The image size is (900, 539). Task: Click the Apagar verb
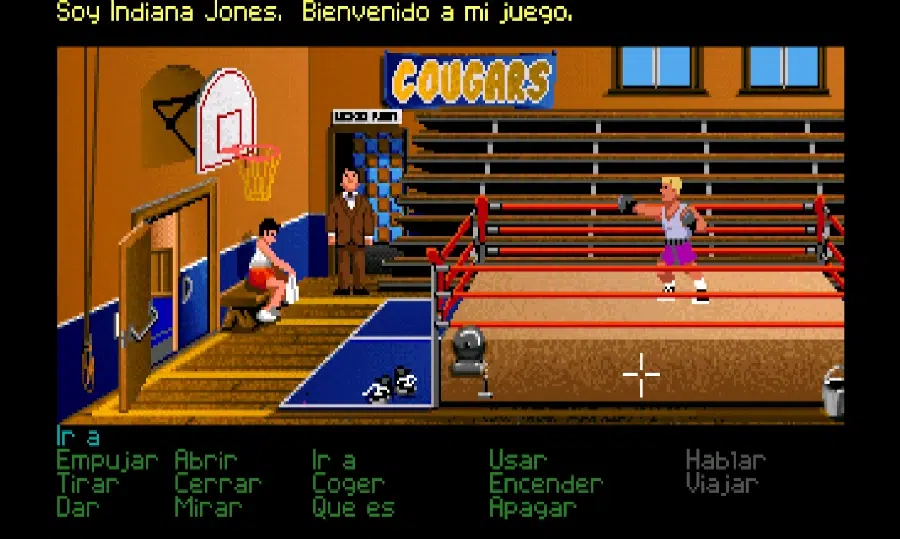(x=533, y=507)
